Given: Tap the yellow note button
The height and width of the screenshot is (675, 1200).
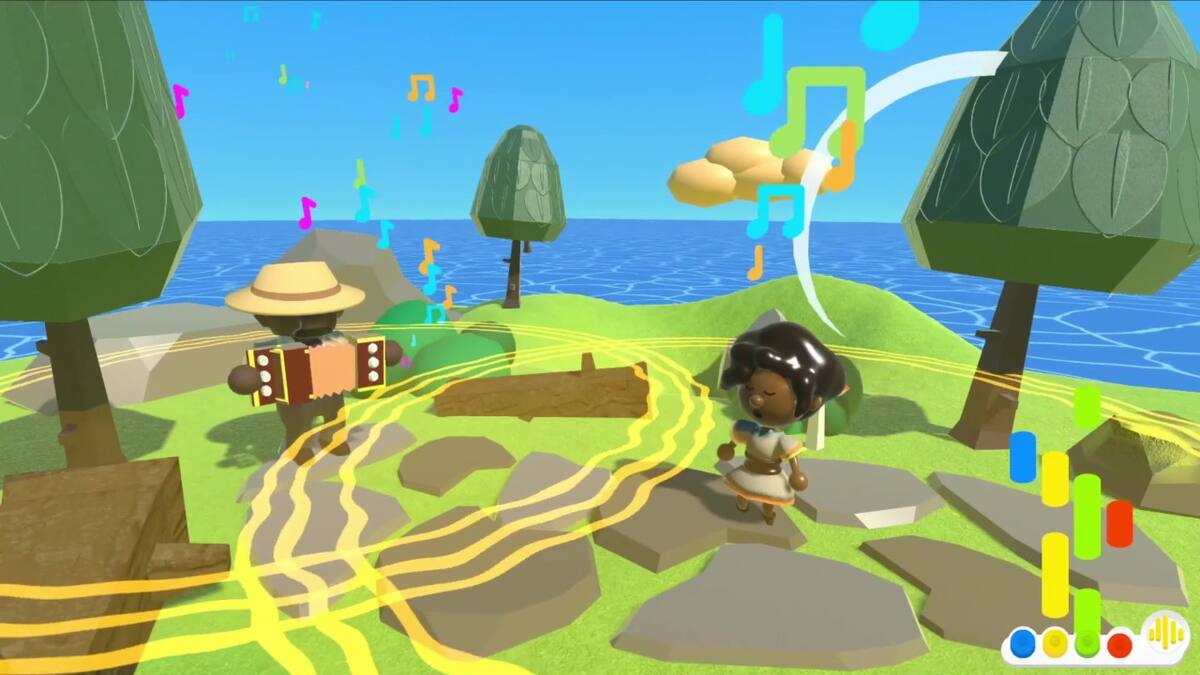Looking at the screenshot, I should [1055, 642].
